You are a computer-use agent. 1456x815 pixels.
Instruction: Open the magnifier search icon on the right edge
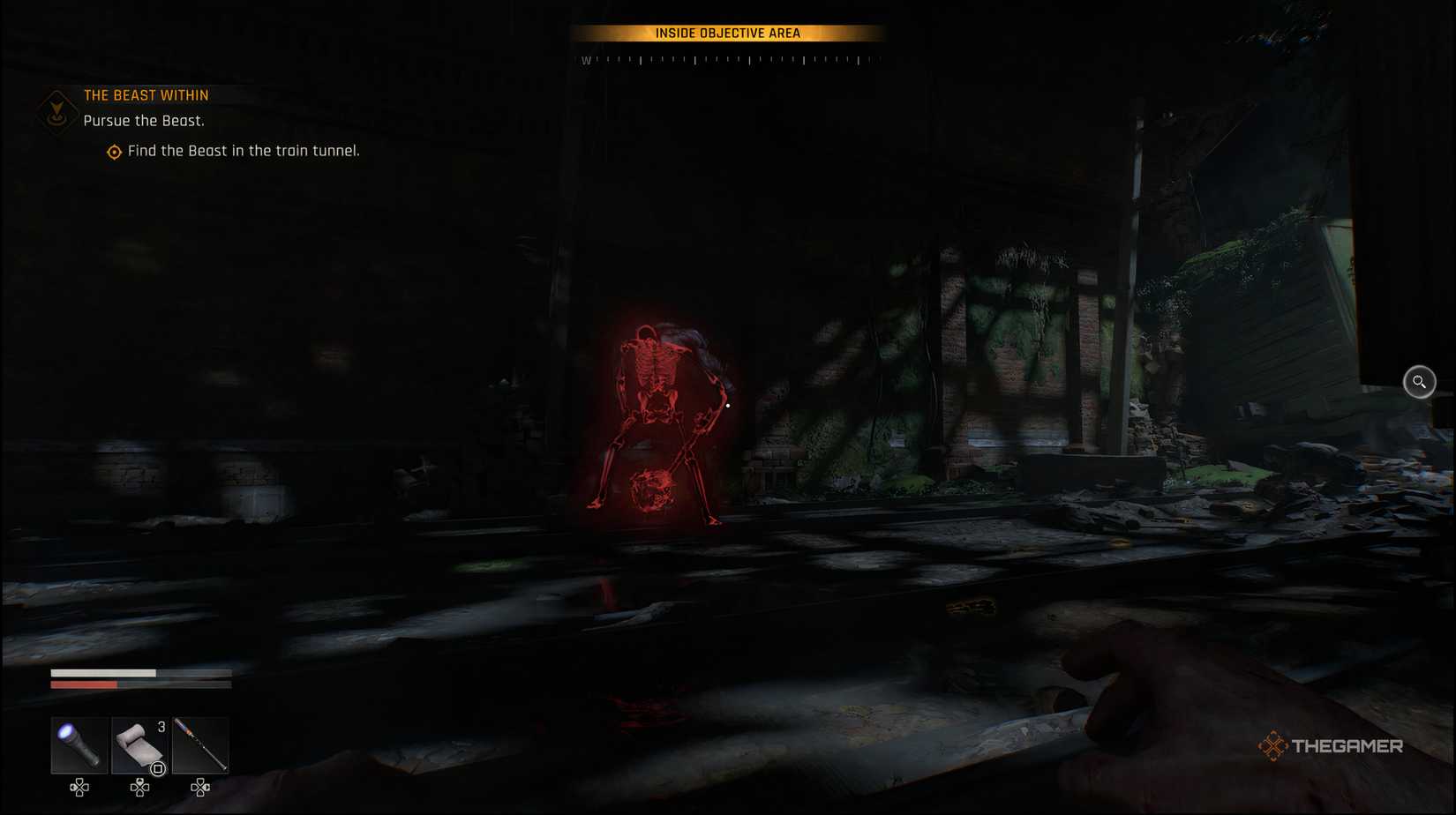click(1419, 381)
